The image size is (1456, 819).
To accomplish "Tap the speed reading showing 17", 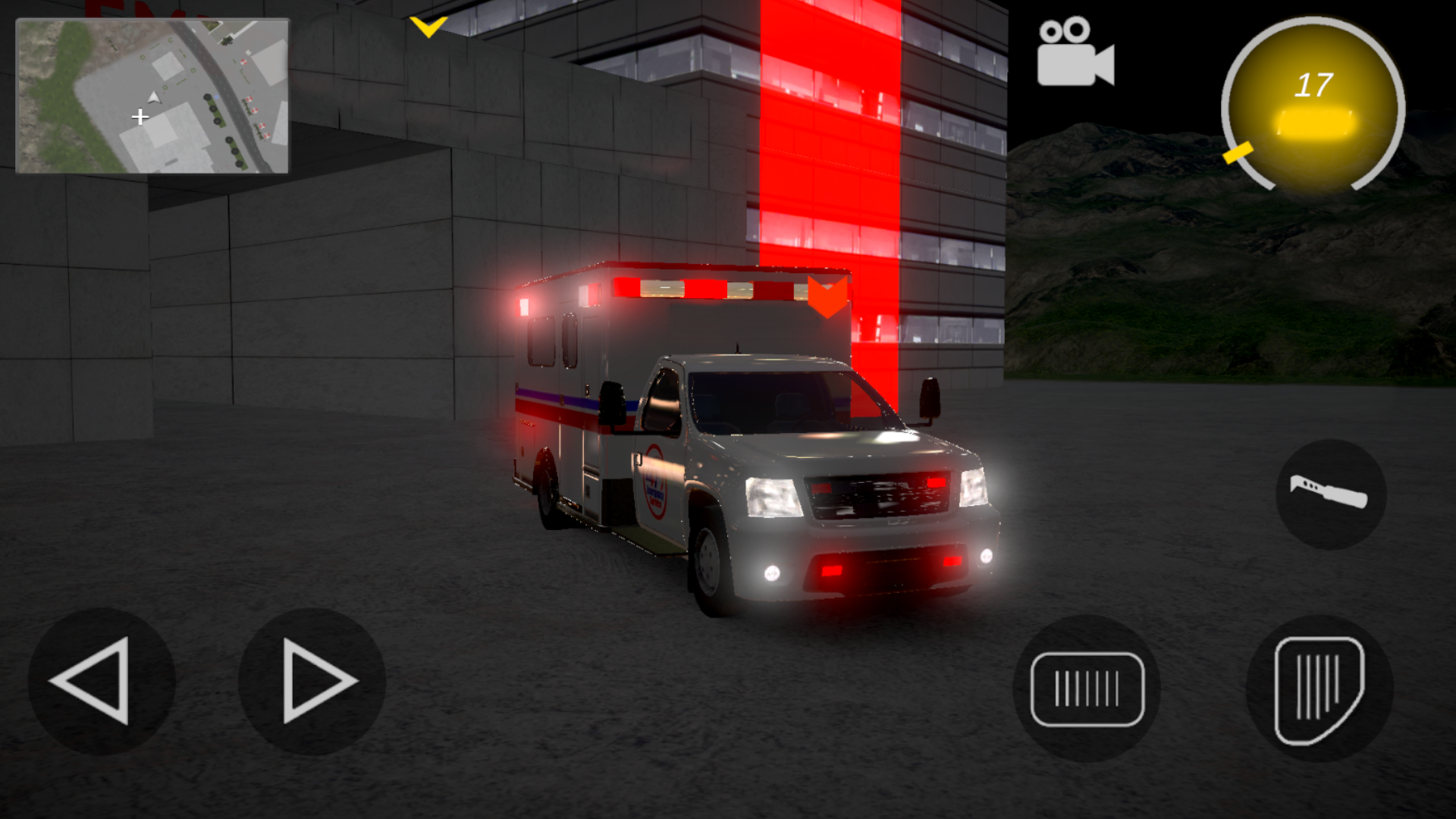I will (1313, 86).
